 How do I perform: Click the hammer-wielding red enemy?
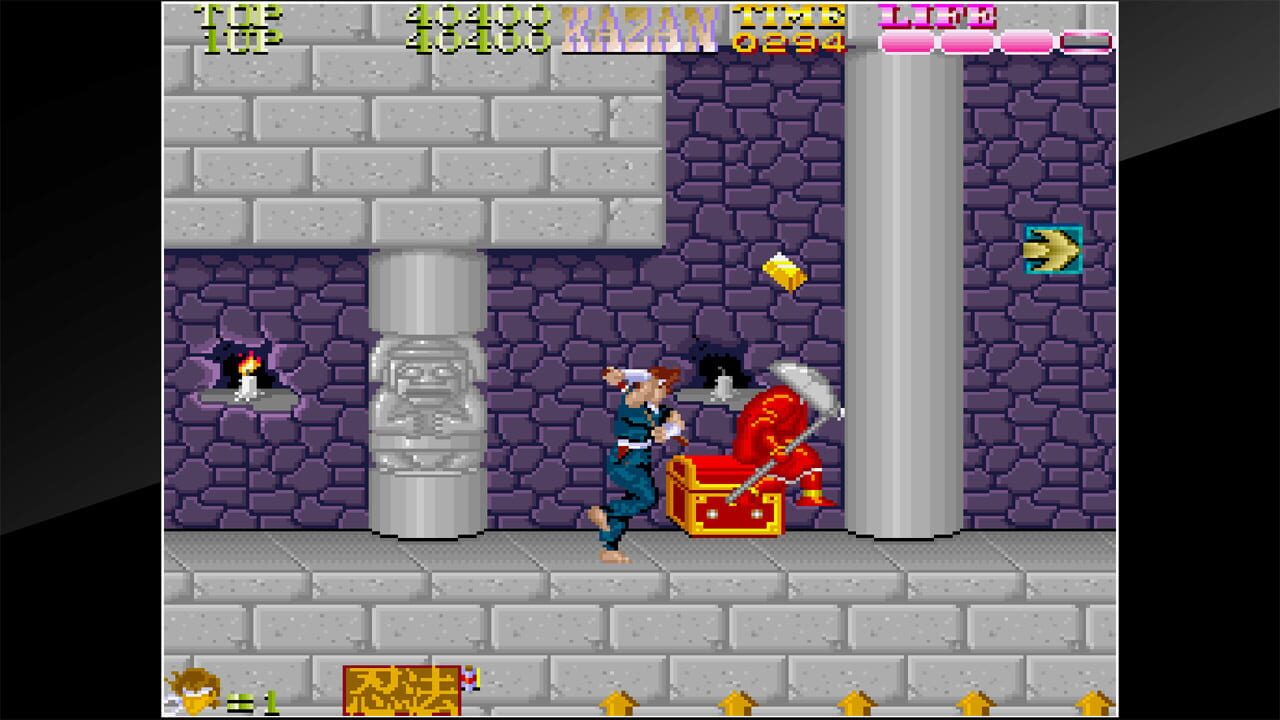click(785, 430)
